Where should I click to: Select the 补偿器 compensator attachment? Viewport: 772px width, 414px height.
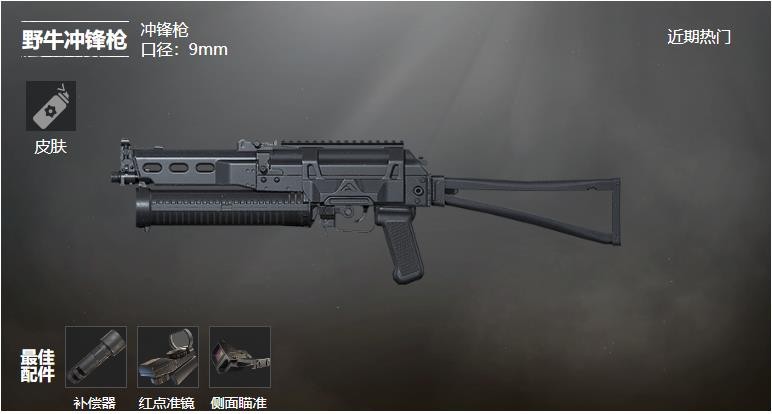(x=96, y=357)
